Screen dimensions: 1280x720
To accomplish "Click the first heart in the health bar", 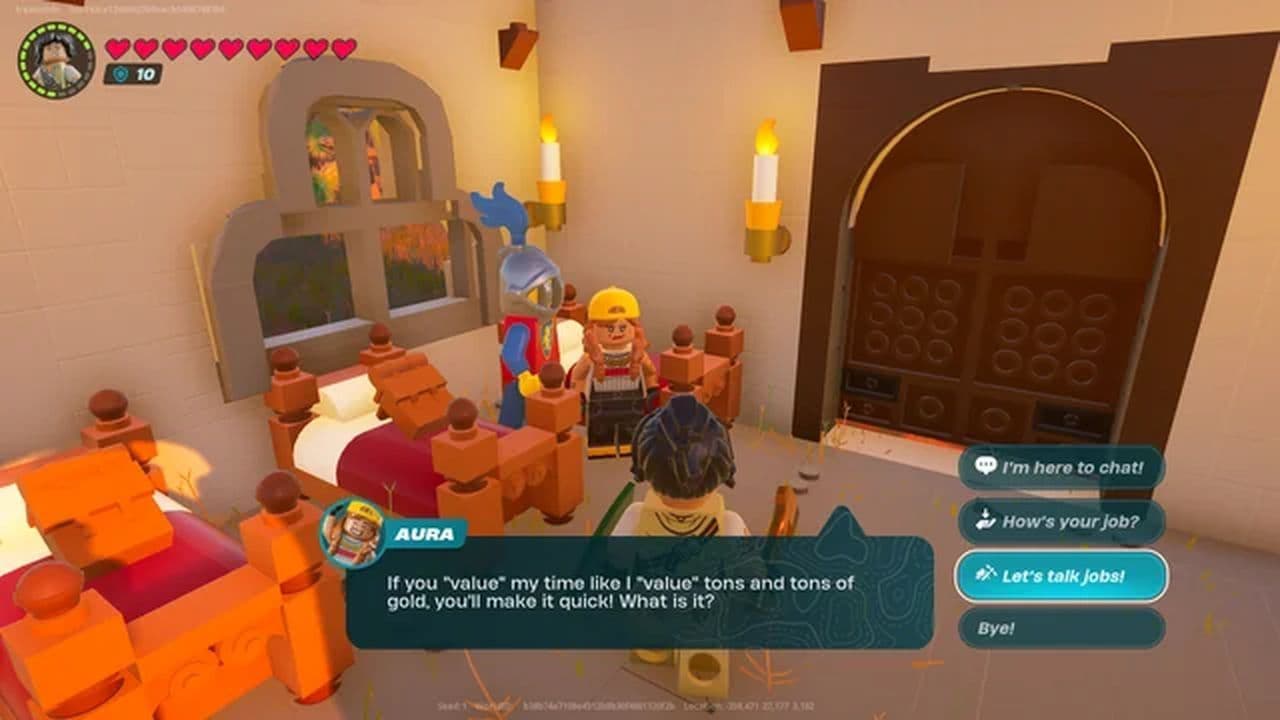I will coord(119,45).
